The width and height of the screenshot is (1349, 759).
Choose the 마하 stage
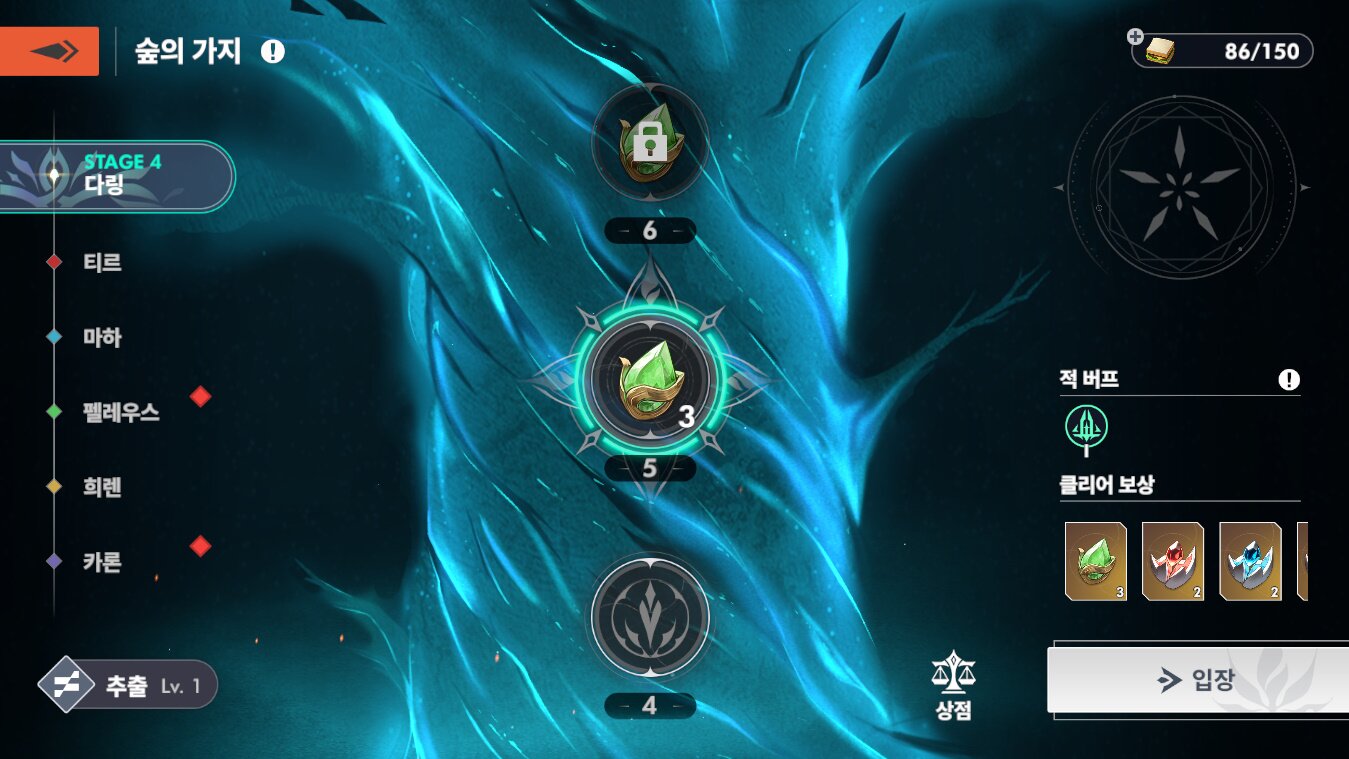(102, 338)
